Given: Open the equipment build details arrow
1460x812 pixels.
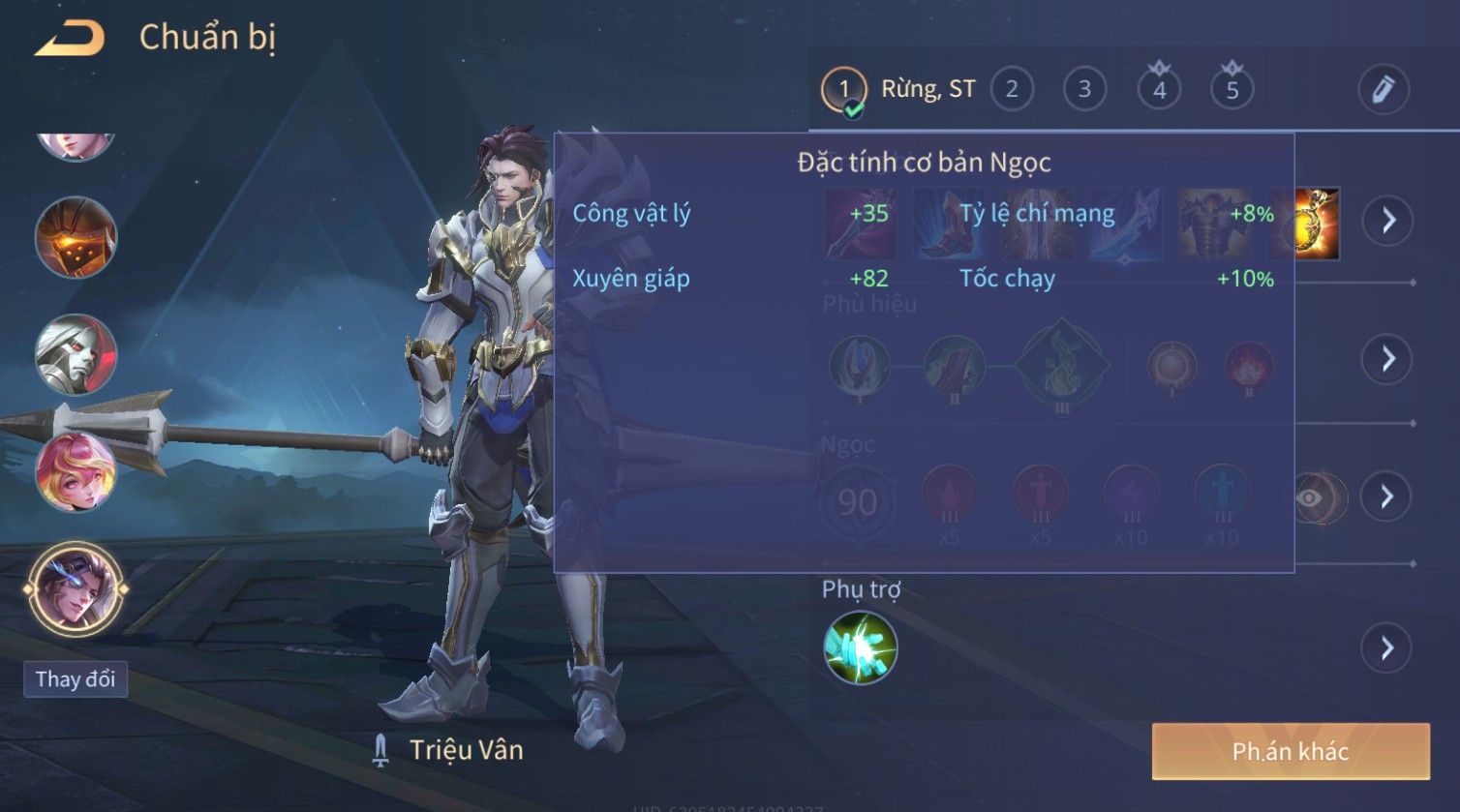Looking at the screenshot, I should (x=1387, y=221).
